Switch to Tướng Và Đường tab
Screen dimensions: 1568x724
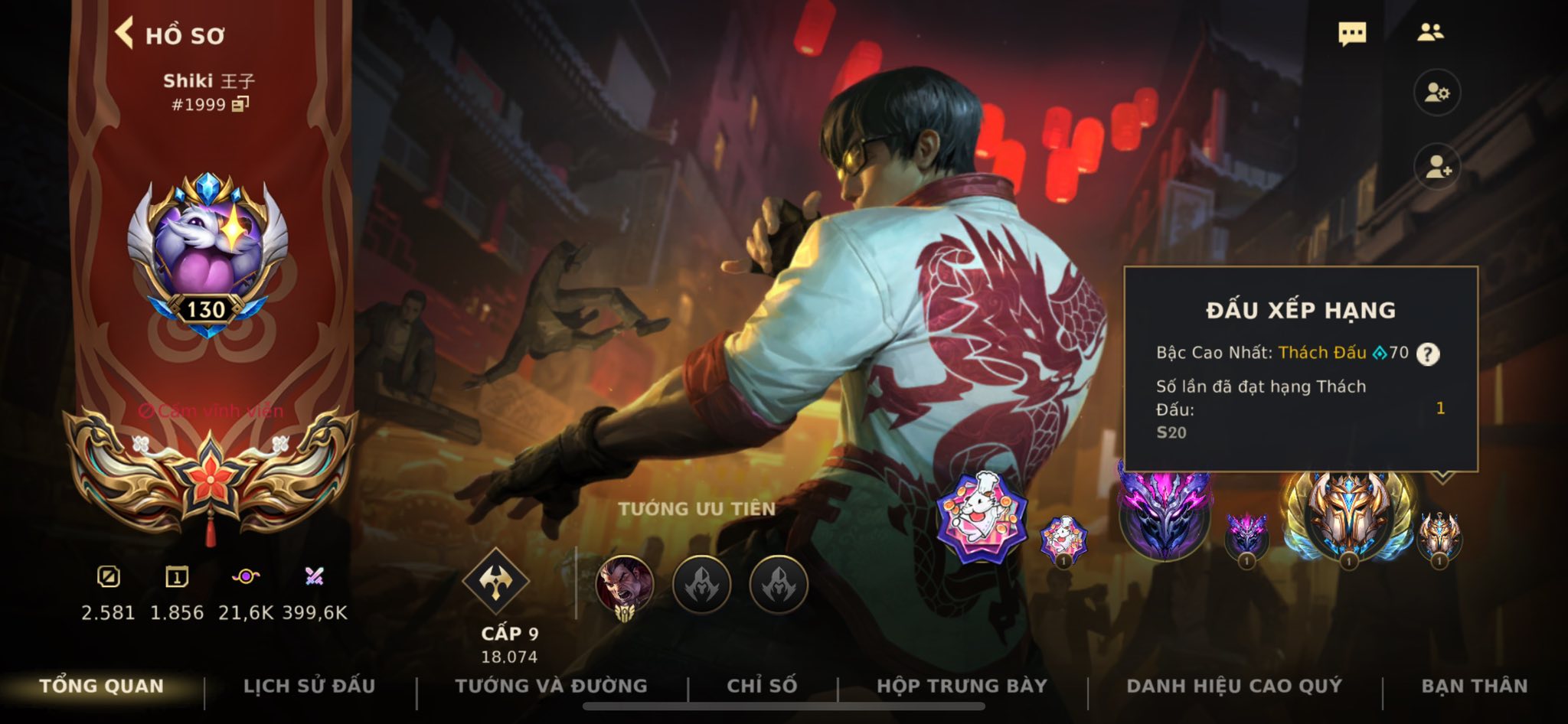[x=551, y=686]
